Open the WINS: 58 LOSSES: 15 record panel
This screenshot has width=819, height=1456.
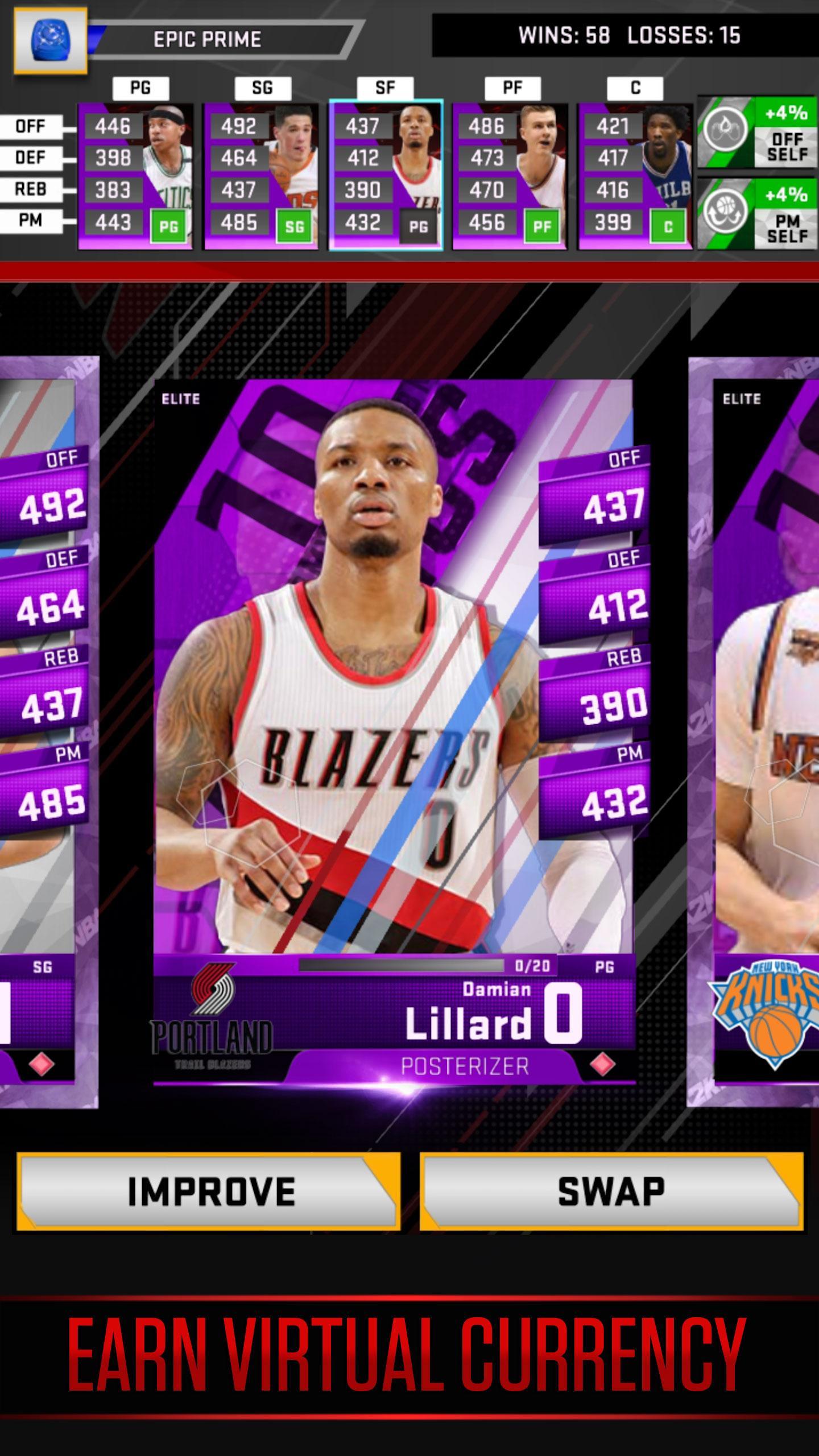626,35
